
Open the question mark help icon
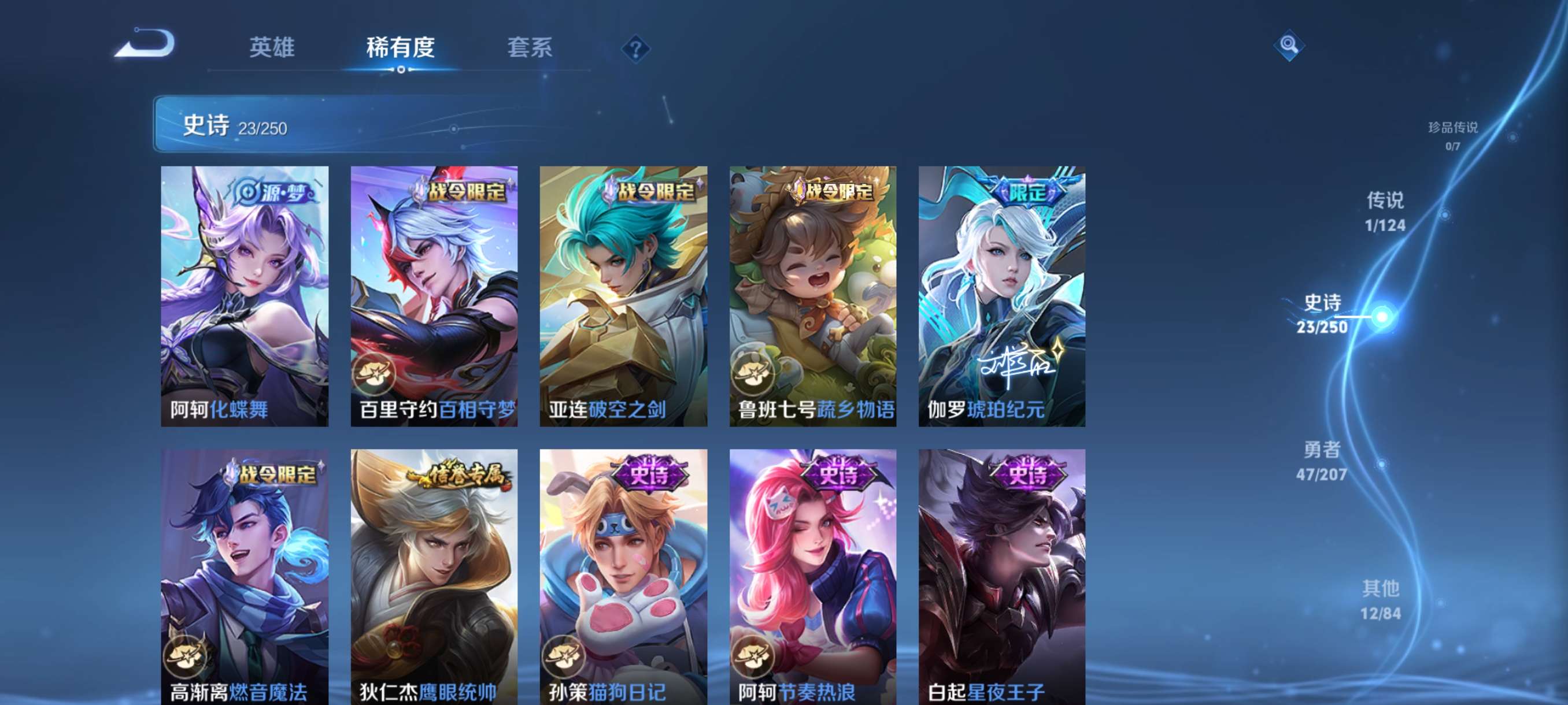point(635,49)
